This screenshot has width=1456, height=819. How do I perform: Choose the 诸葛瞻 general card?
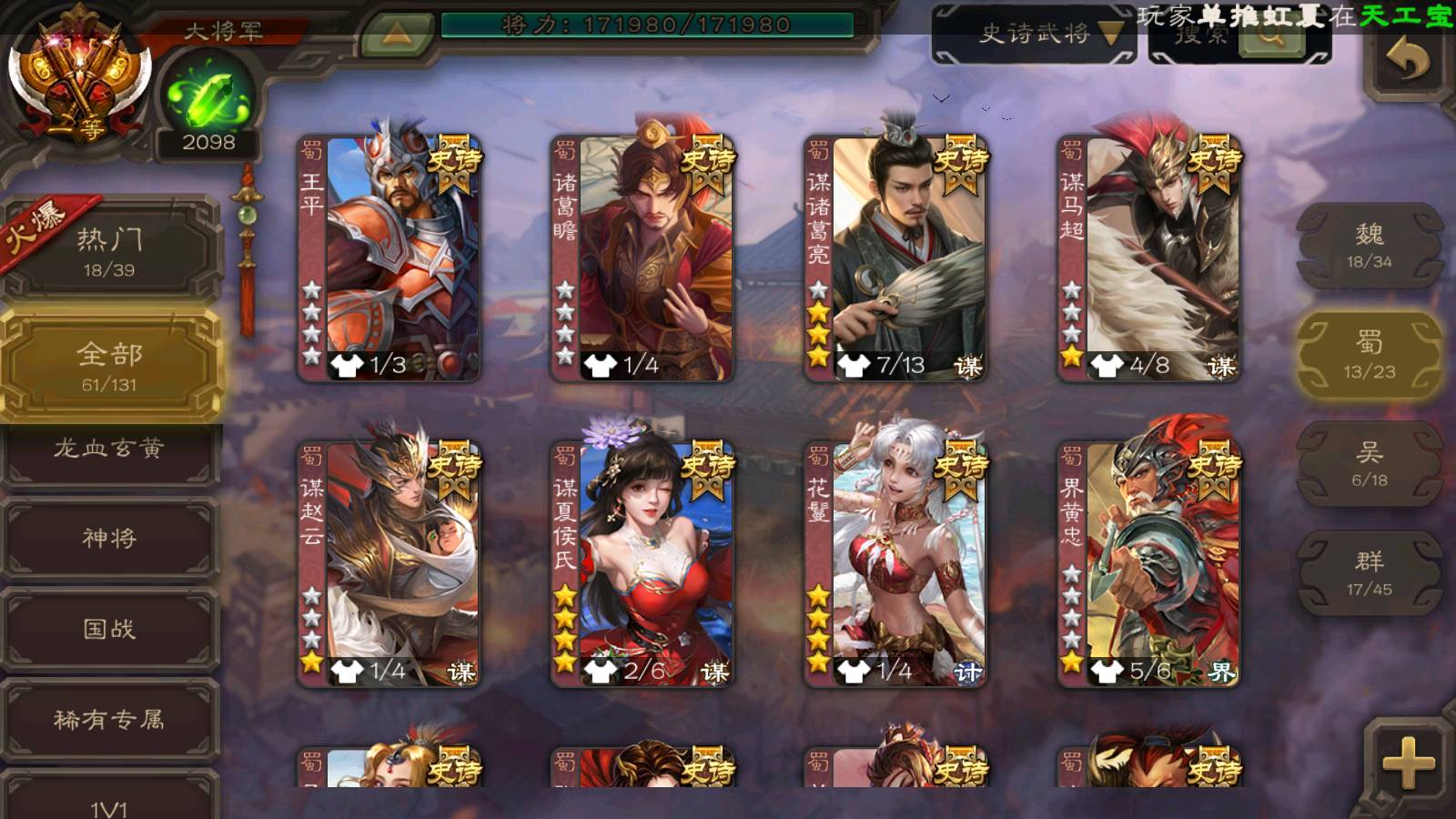click(x=642, y=258)
